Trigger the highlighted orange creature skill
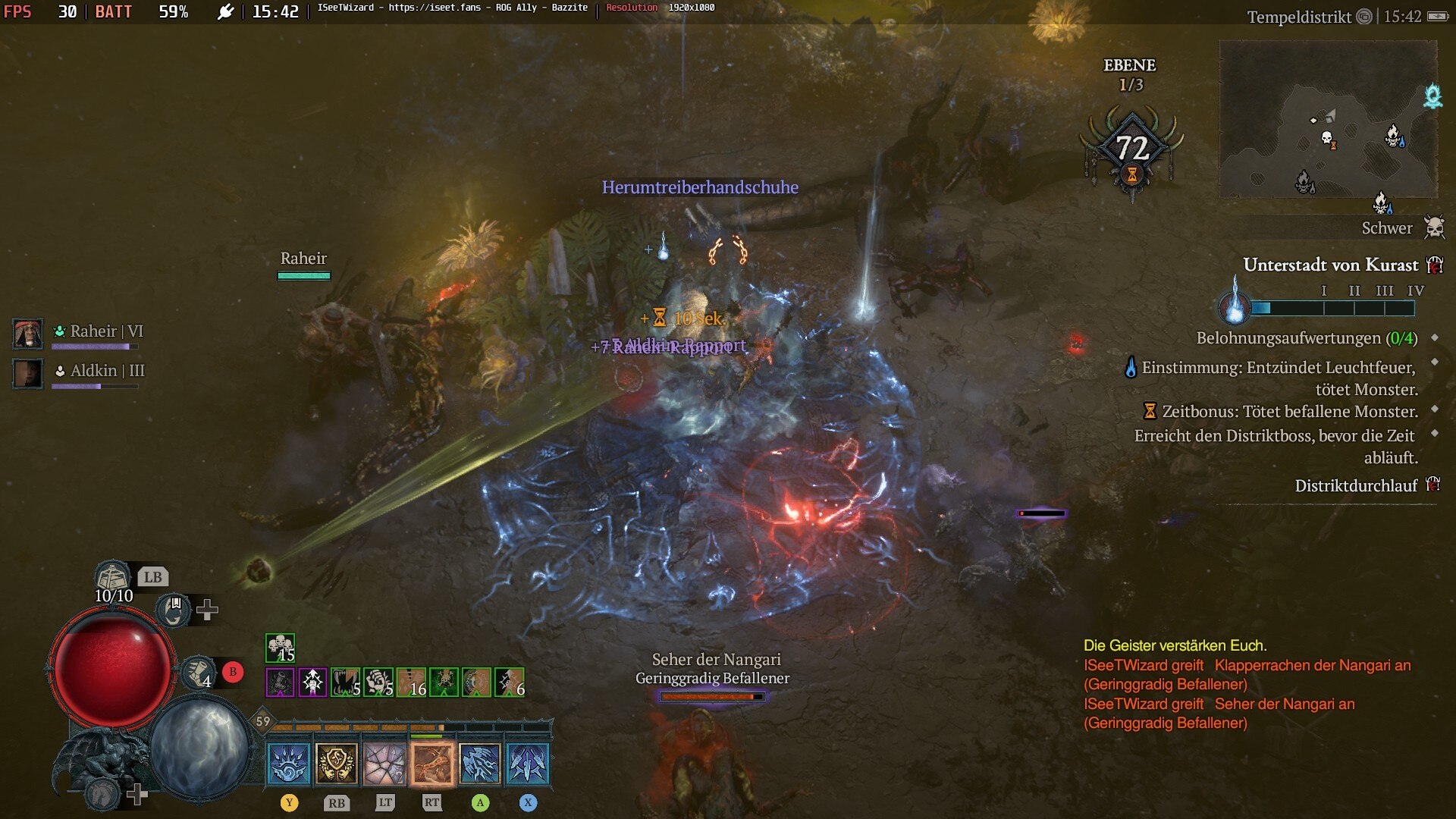Viewport: 1456px width, 819px height. click(432, 763)
